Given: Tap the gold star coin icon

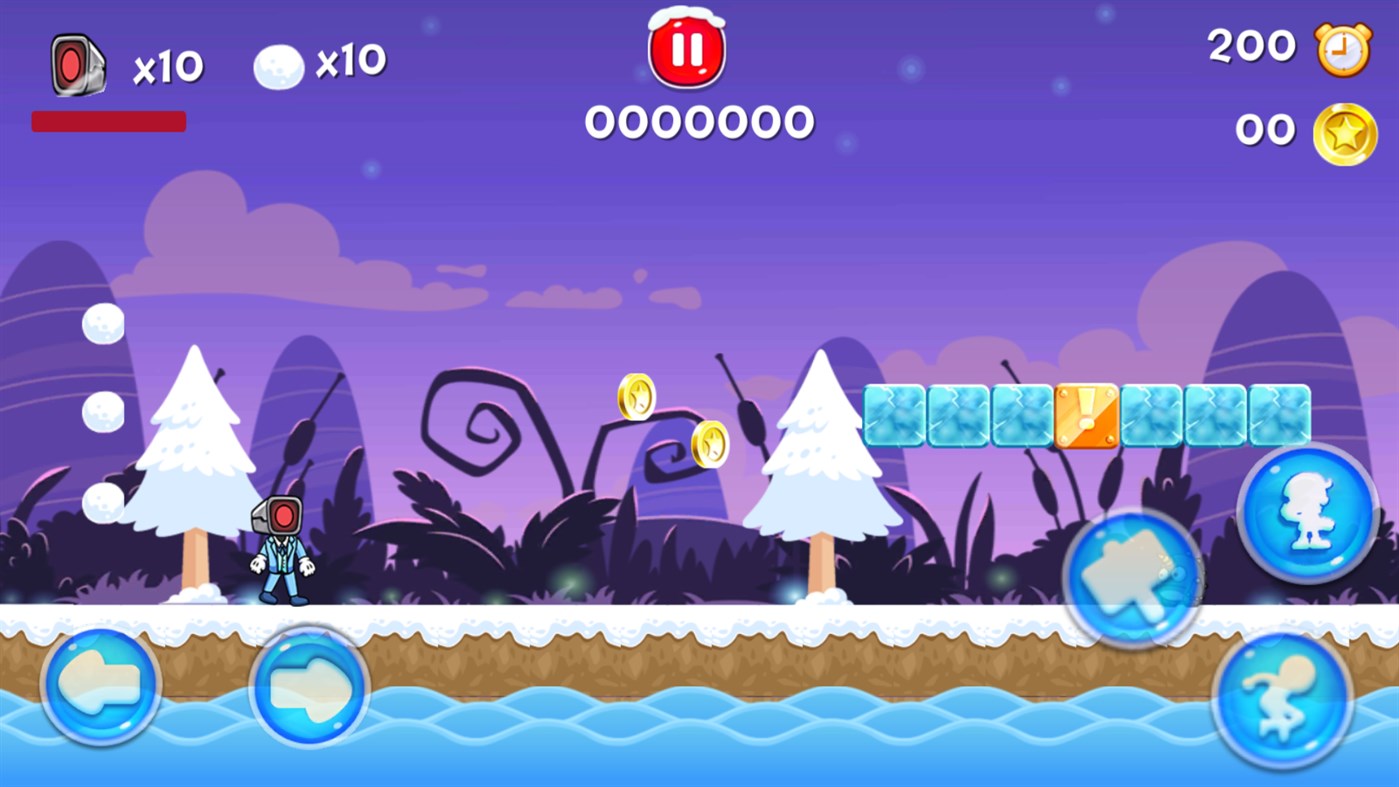Looking at the screenshot, I should [x=1345, y=131].
